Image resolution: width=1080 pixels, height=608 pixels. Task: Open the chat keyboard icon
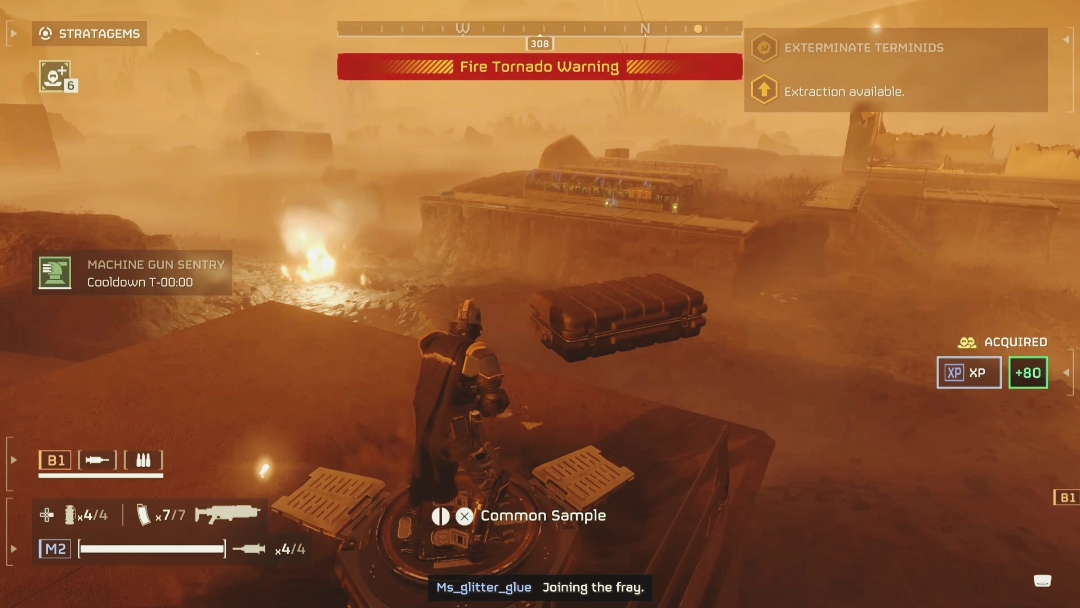point(1042,581)
